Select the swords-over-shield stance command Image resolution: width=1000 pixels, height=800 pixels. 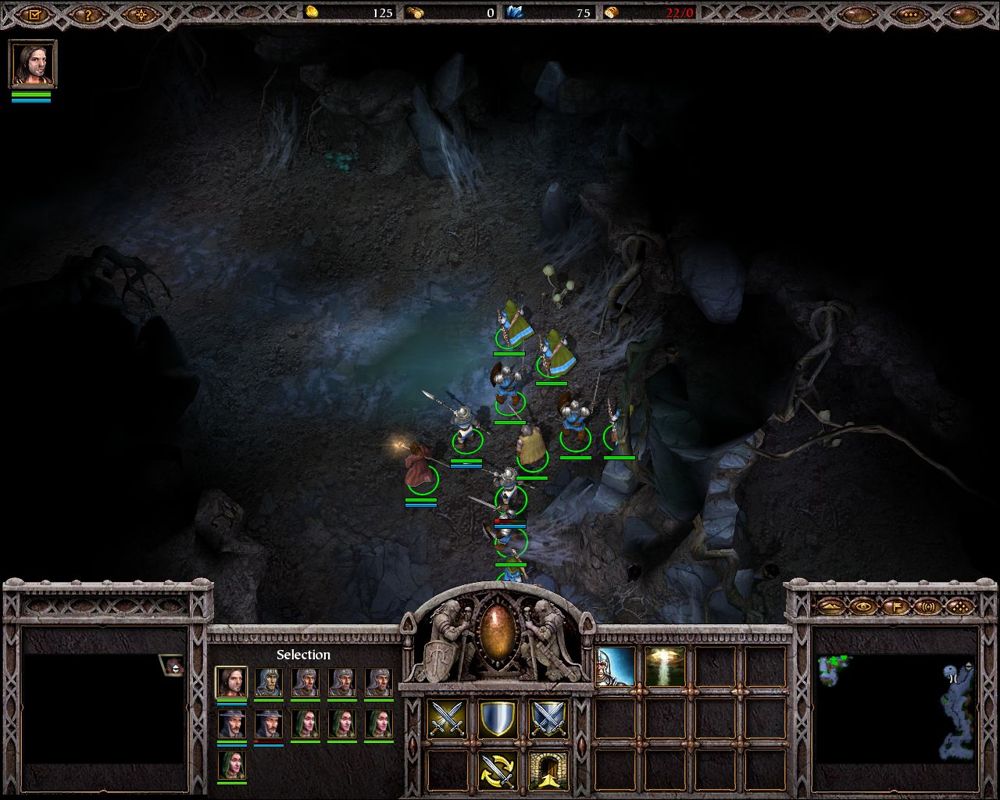tap(548, 719)
